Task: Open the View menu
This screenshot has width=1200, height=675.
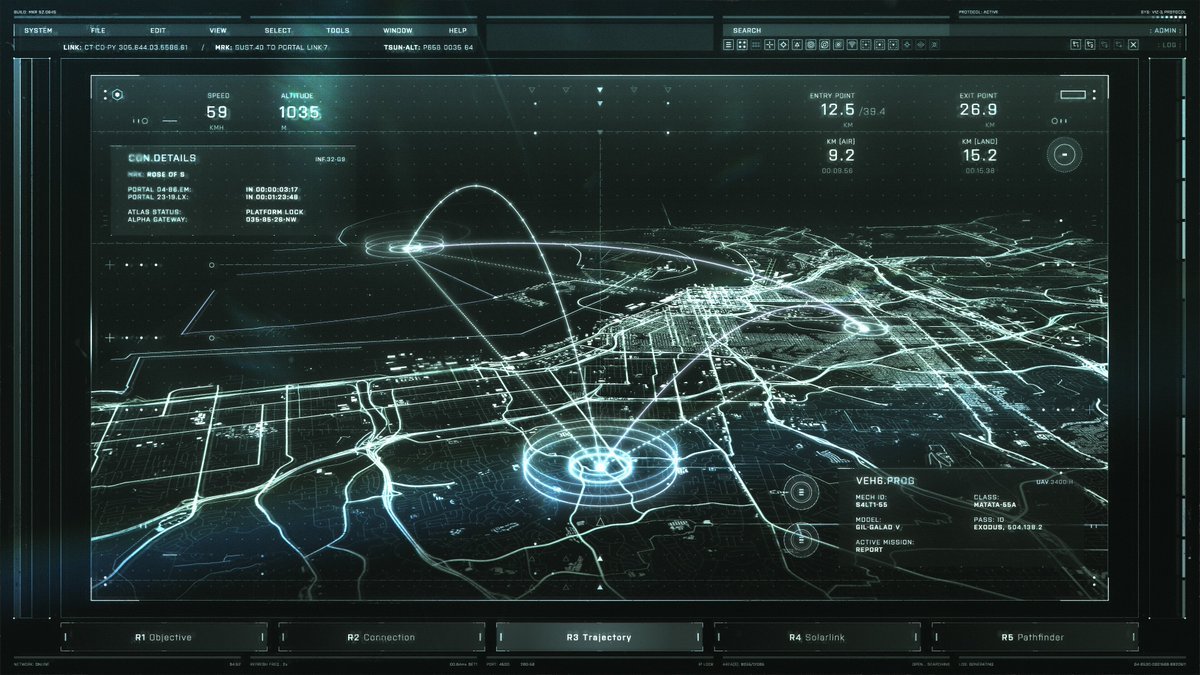Action: click(x=218, y=31)
